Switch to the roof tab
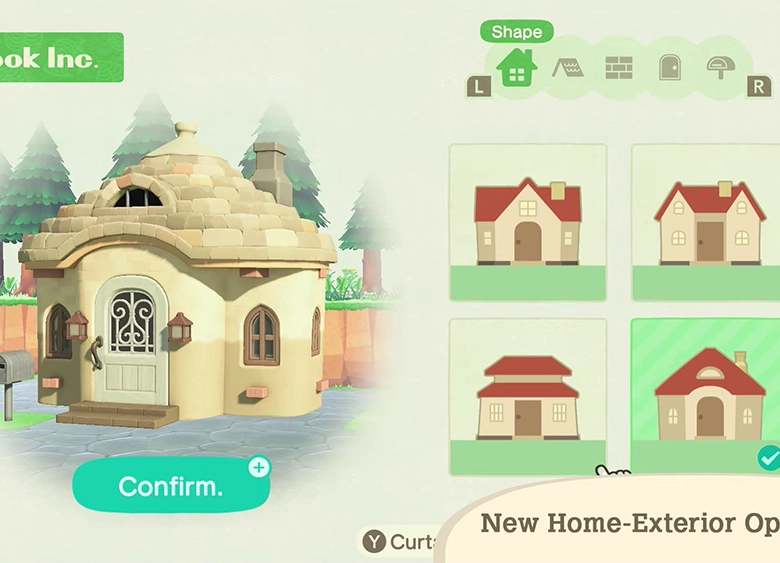Screen dimensions: 780x563 568,68
